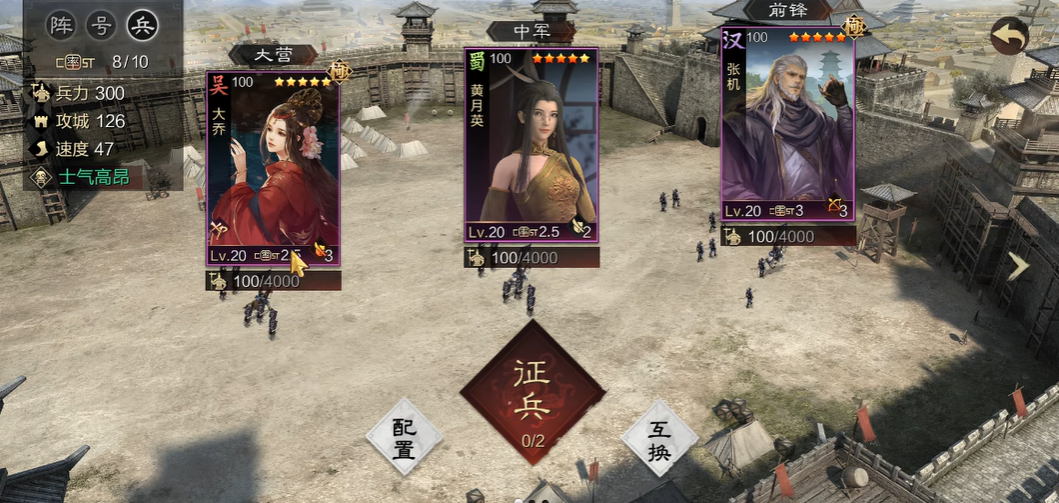This screenshot has width=1059, height=503.
Task: Choose the 黄月英 general card
Action: [x=531, y=145]
